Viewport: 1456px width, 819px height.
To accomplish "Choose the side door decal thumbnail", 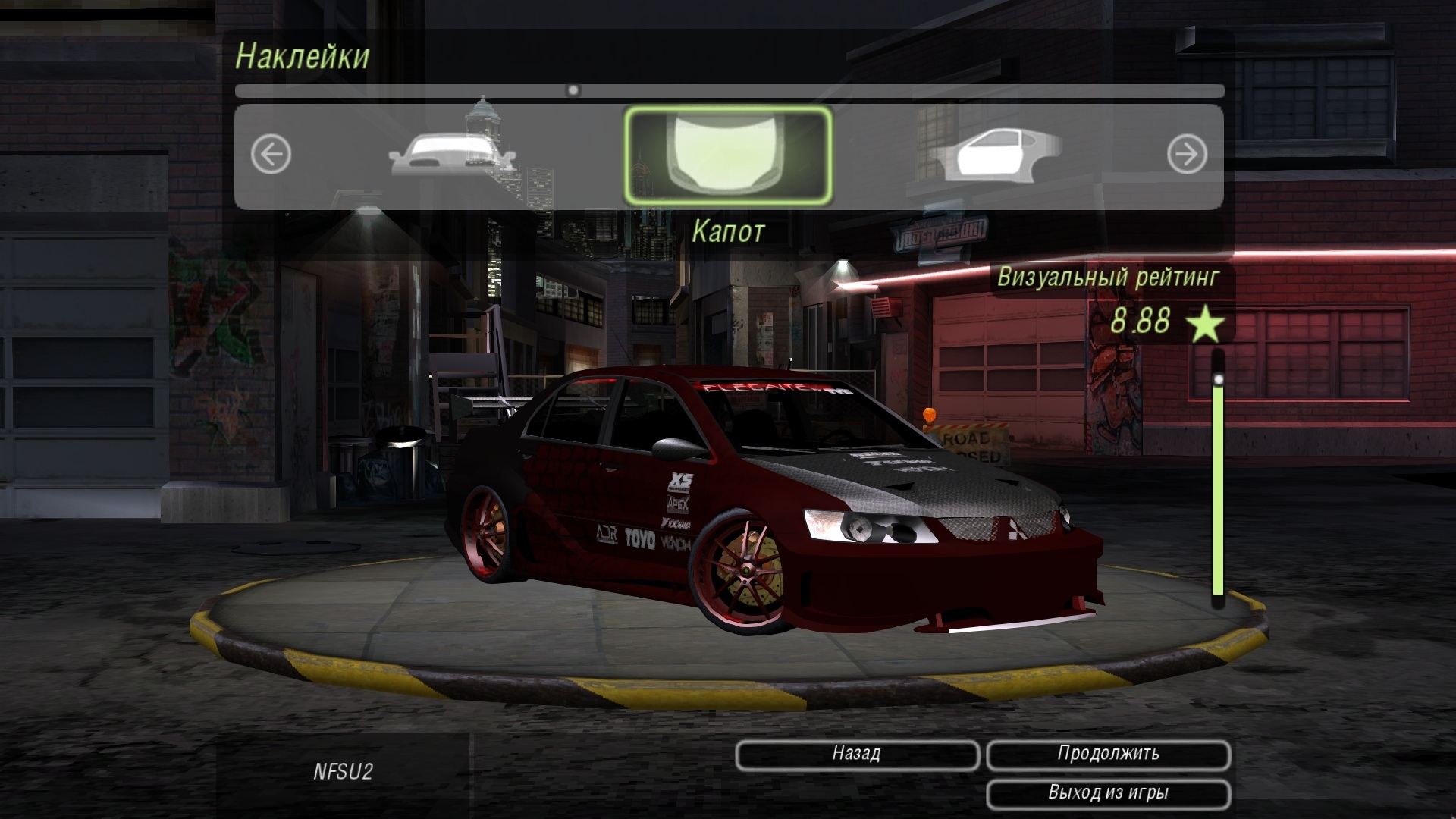I will pyautogui.click(x=994, y=155).
